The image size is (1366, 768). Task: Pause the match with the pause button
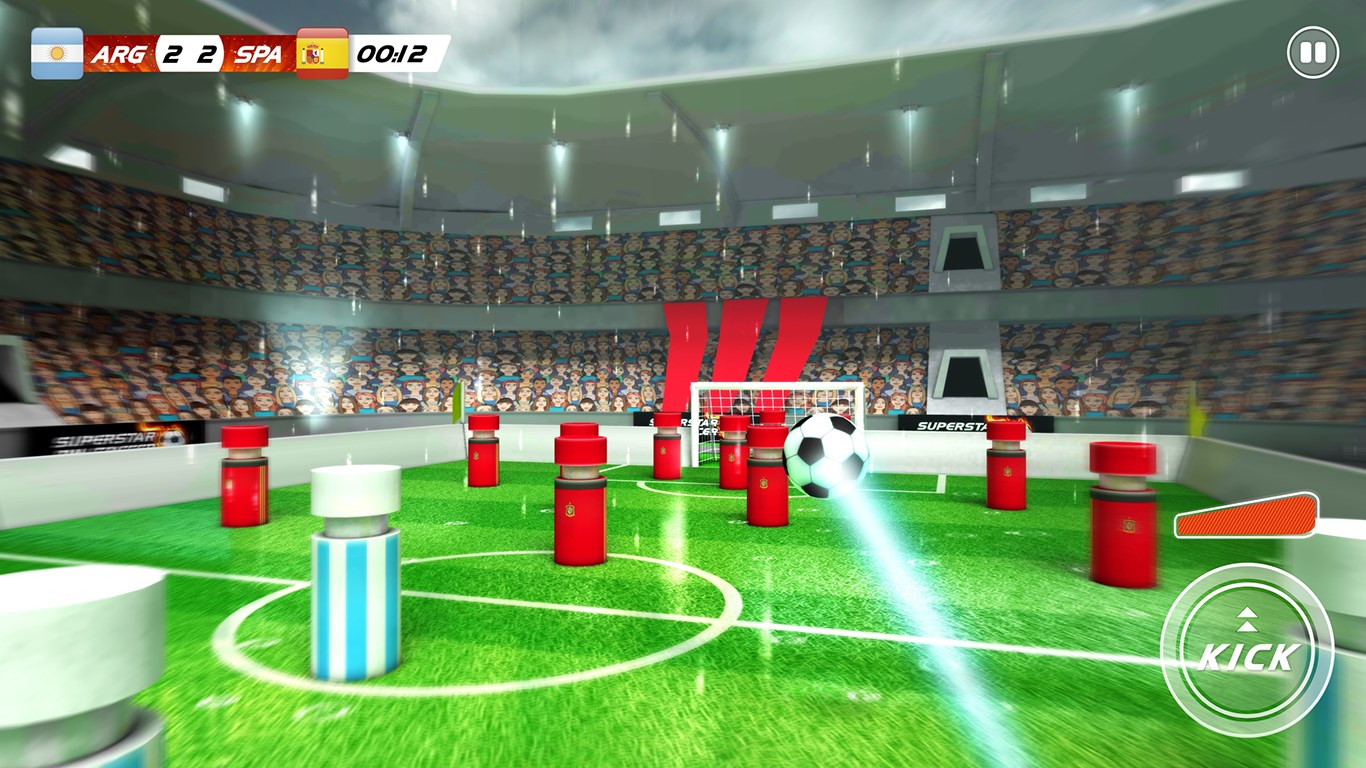pos(1312,52)
